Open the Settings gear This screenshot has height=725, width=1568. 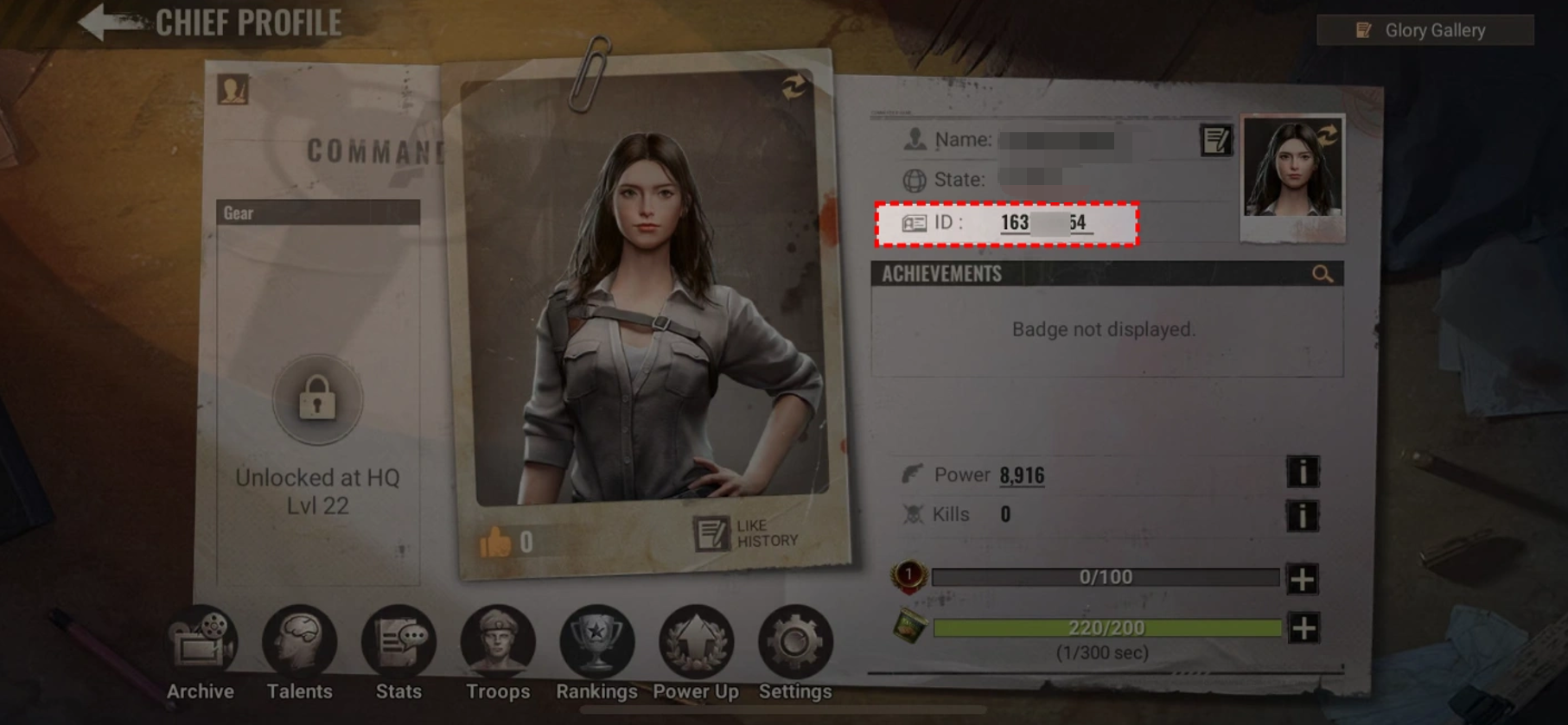[795, 653]
